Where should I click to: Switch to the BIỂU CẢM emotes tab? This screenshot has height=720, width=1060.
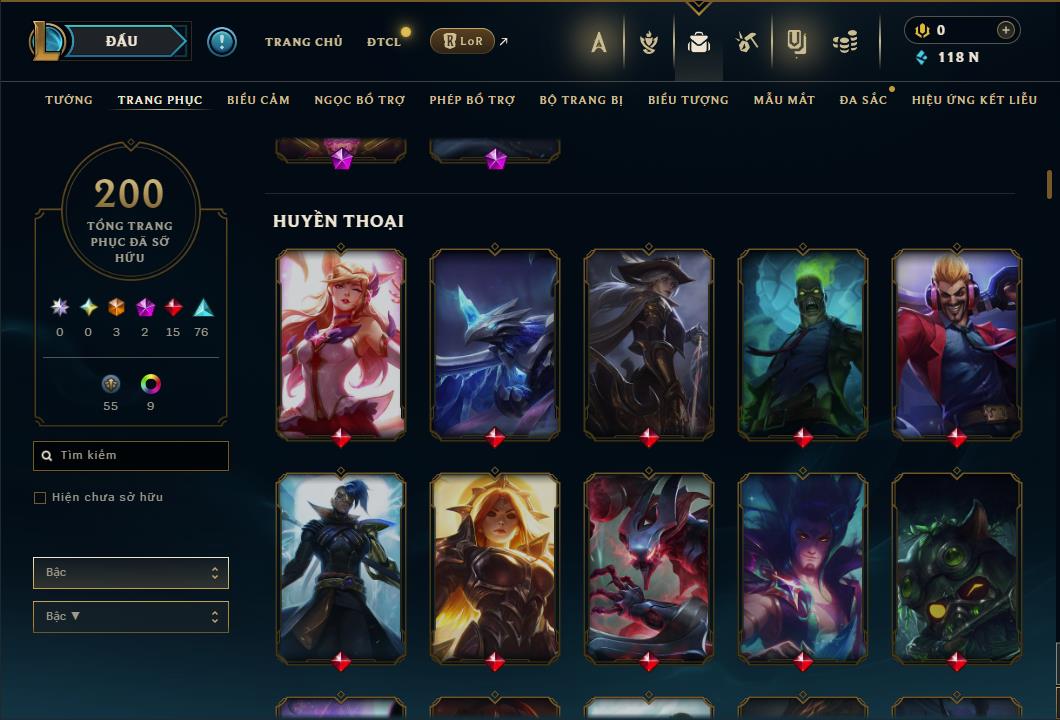click(x=258, y=100)
